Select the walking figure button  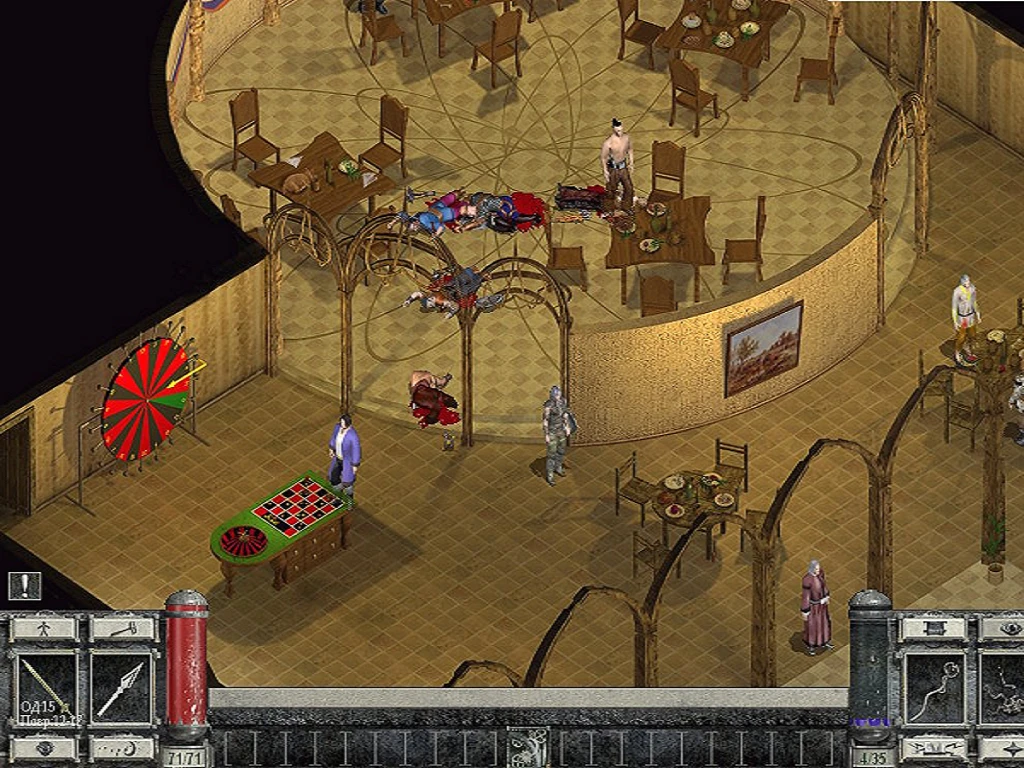point(44,629)
